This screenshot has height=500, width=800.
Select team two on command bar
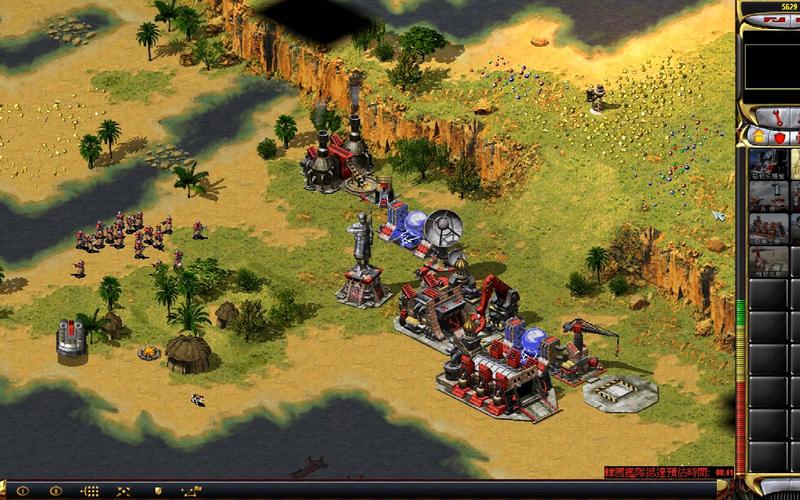[56, 490]
